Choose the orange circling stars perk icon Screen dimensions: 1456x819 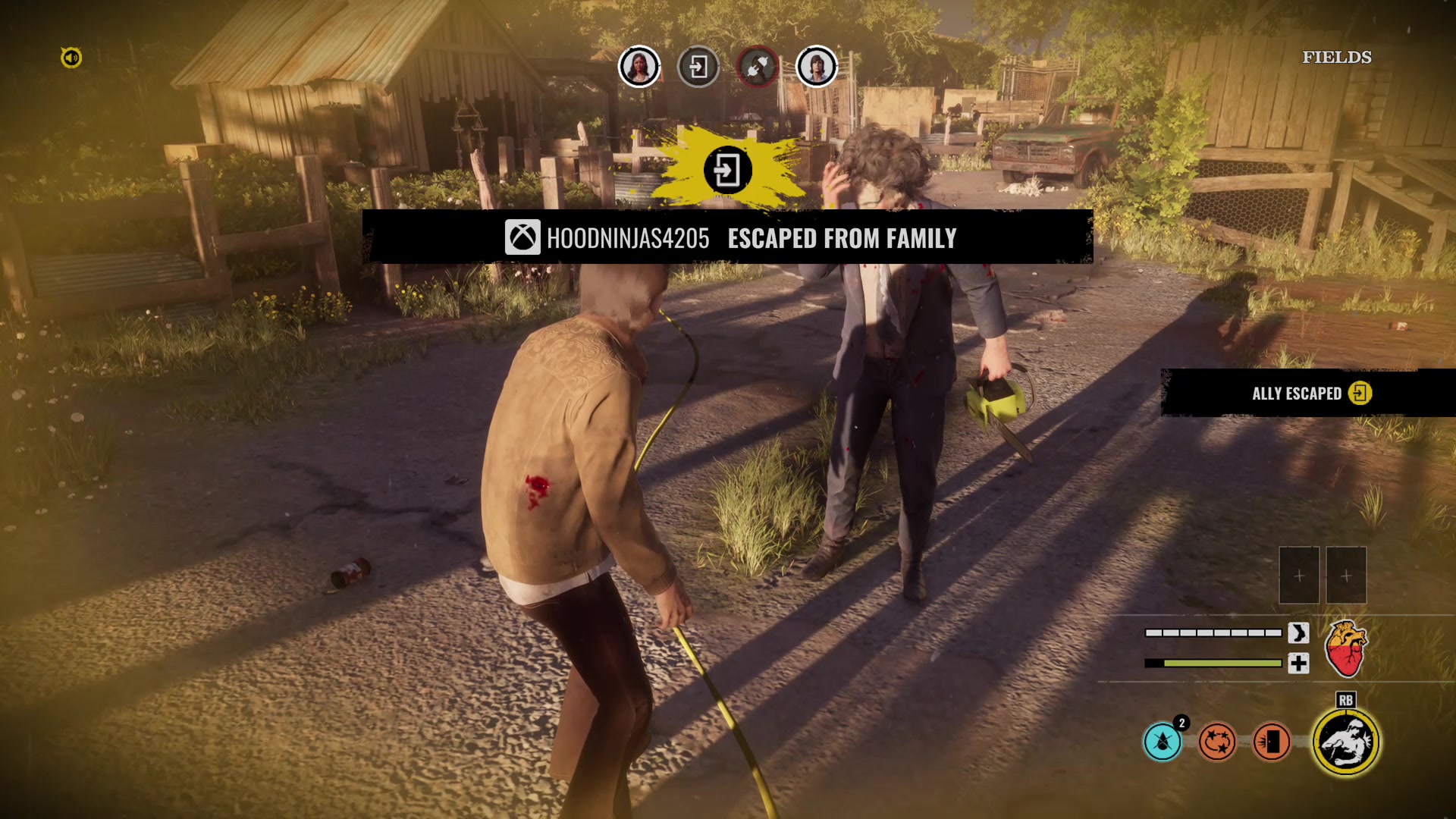[1217, 742]
